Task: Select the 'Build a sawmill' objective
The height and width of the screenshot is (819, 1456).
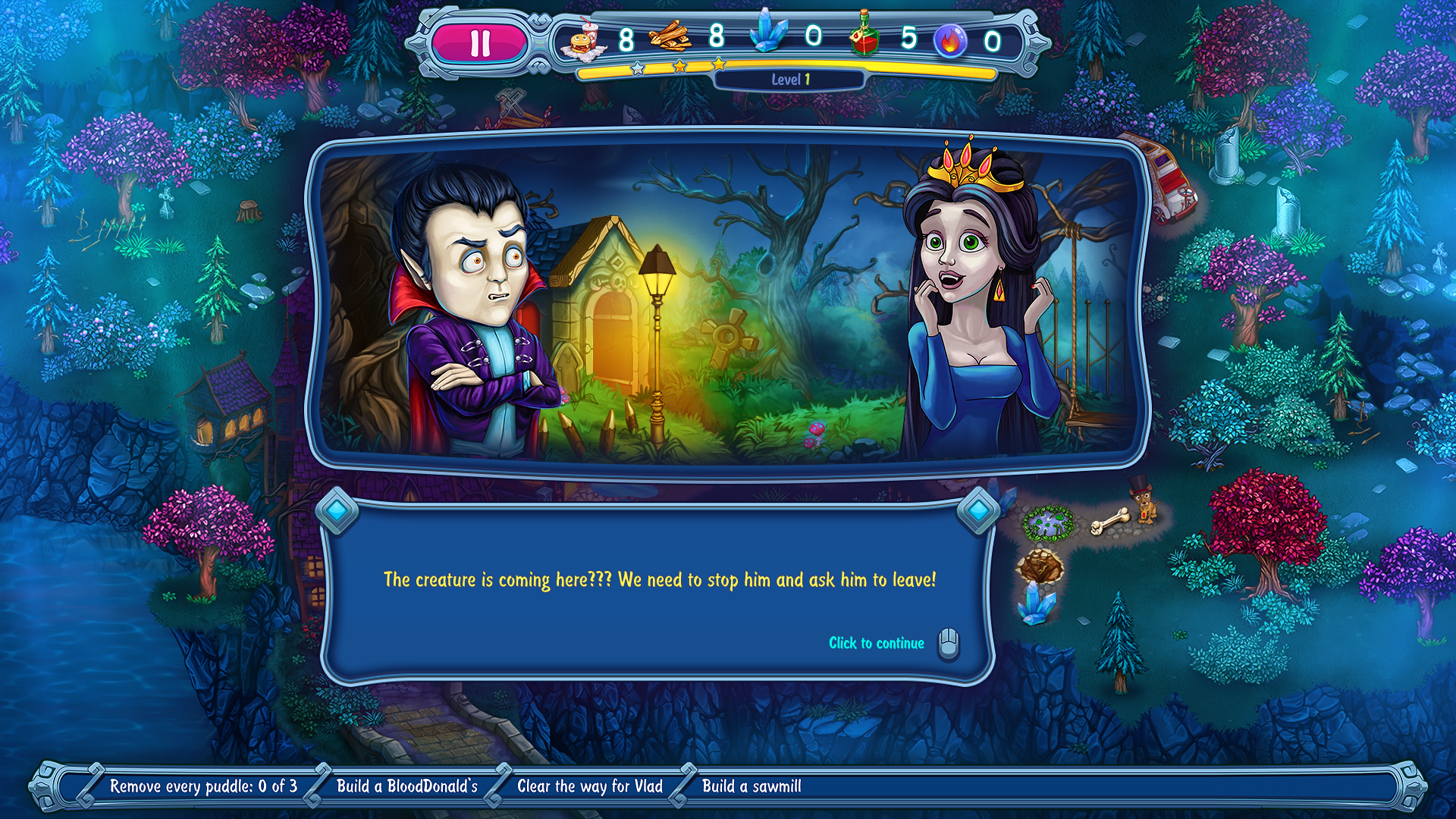Action: [x=752, y=786]
